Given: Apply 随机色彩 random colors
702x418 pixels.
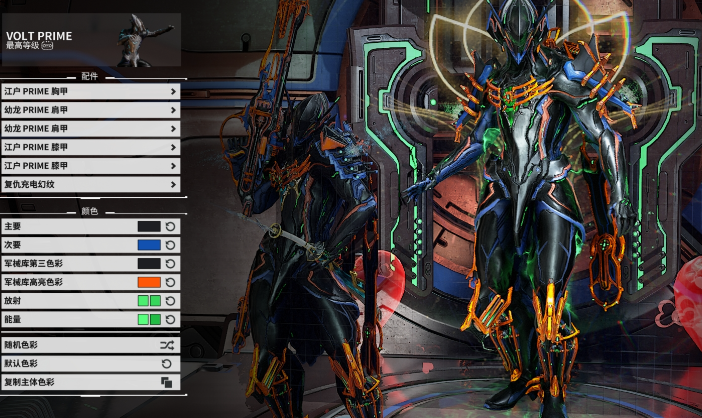Looking at the screenshot, I should pos(90,345).
